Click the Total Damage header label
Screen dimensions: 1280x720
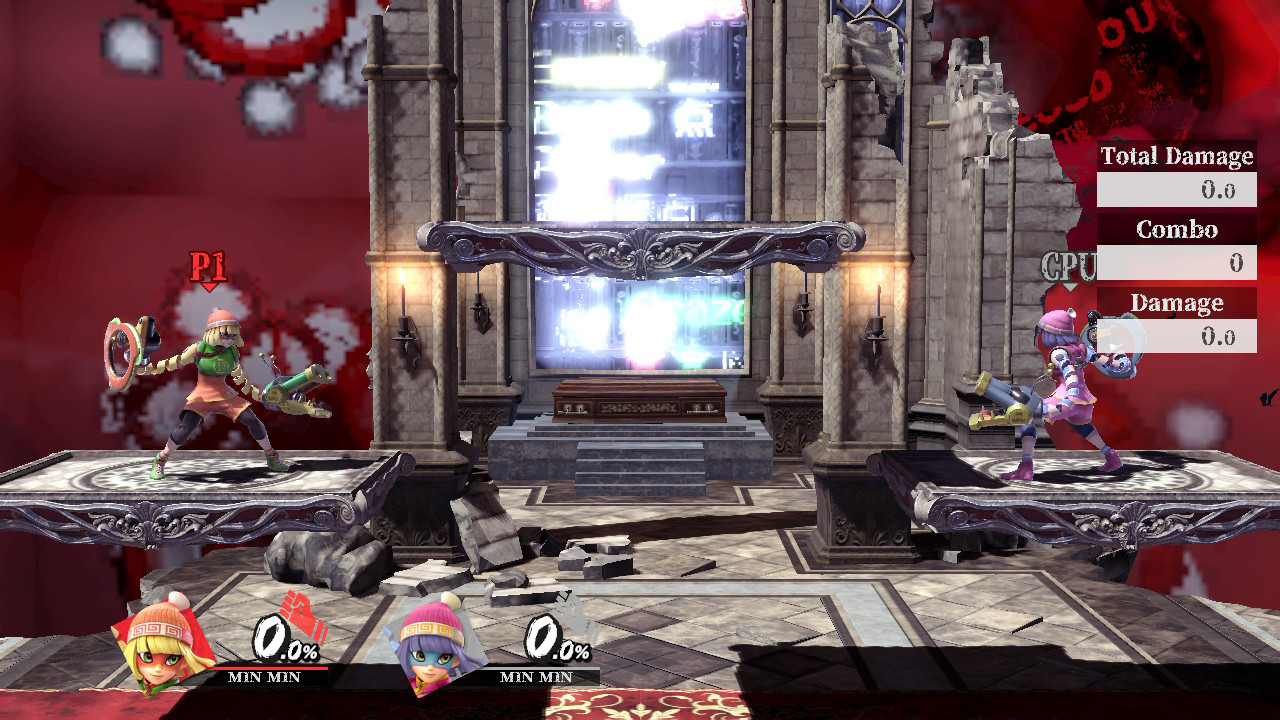pos(1176,156)
